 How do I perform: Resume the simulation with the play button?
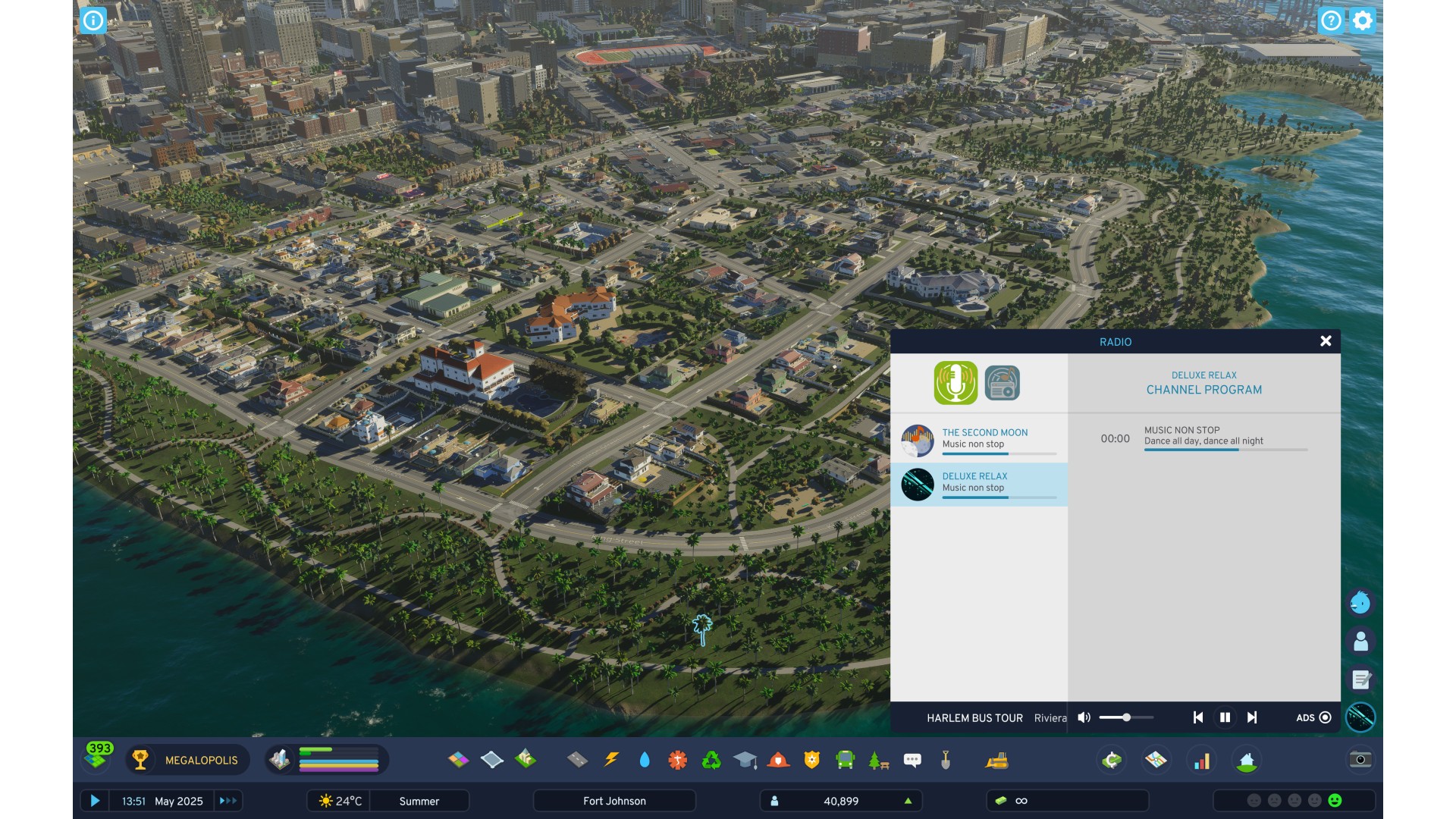click(x=95, y=801)
